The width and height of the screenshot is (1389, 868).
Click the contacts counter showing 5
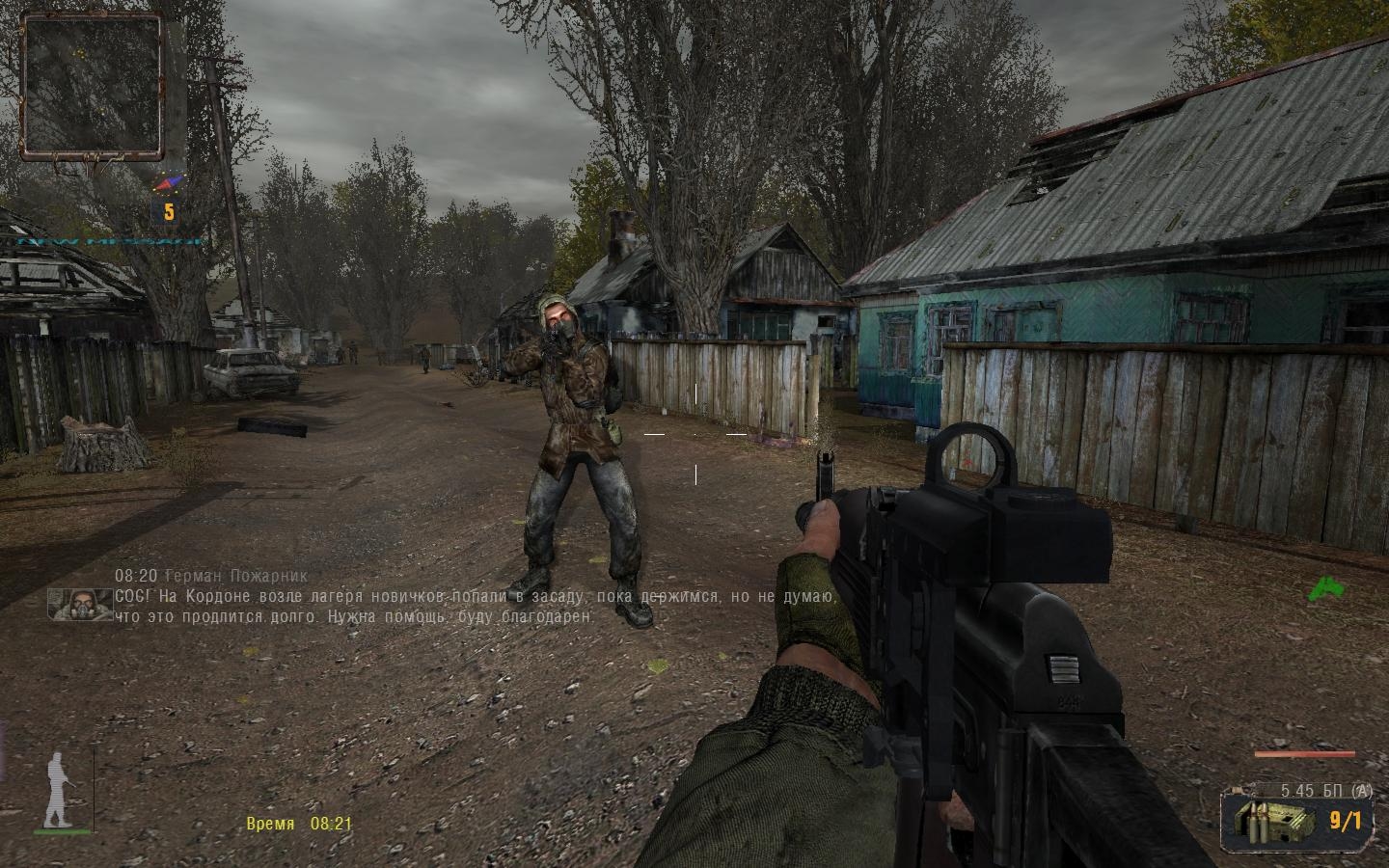click(169, 211)
